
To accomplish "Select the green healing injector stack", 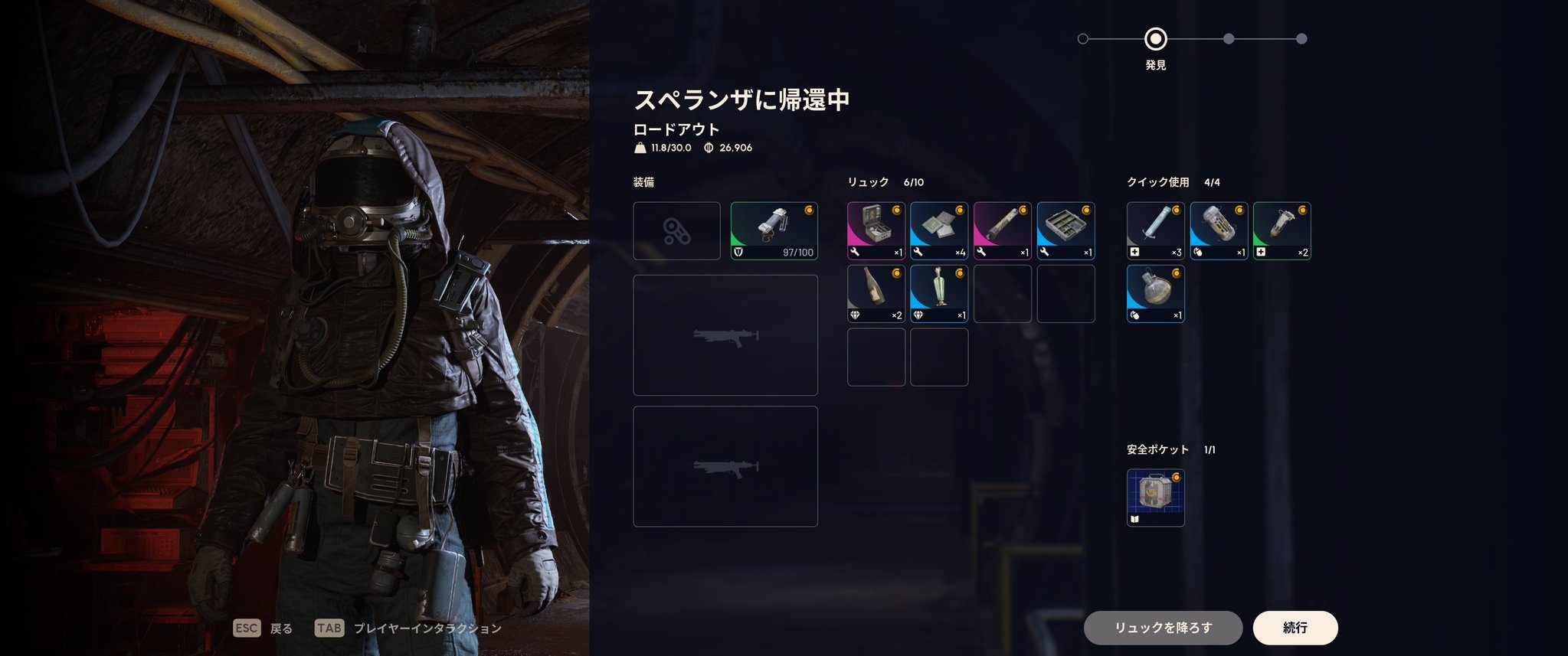I will (1282, 230).
